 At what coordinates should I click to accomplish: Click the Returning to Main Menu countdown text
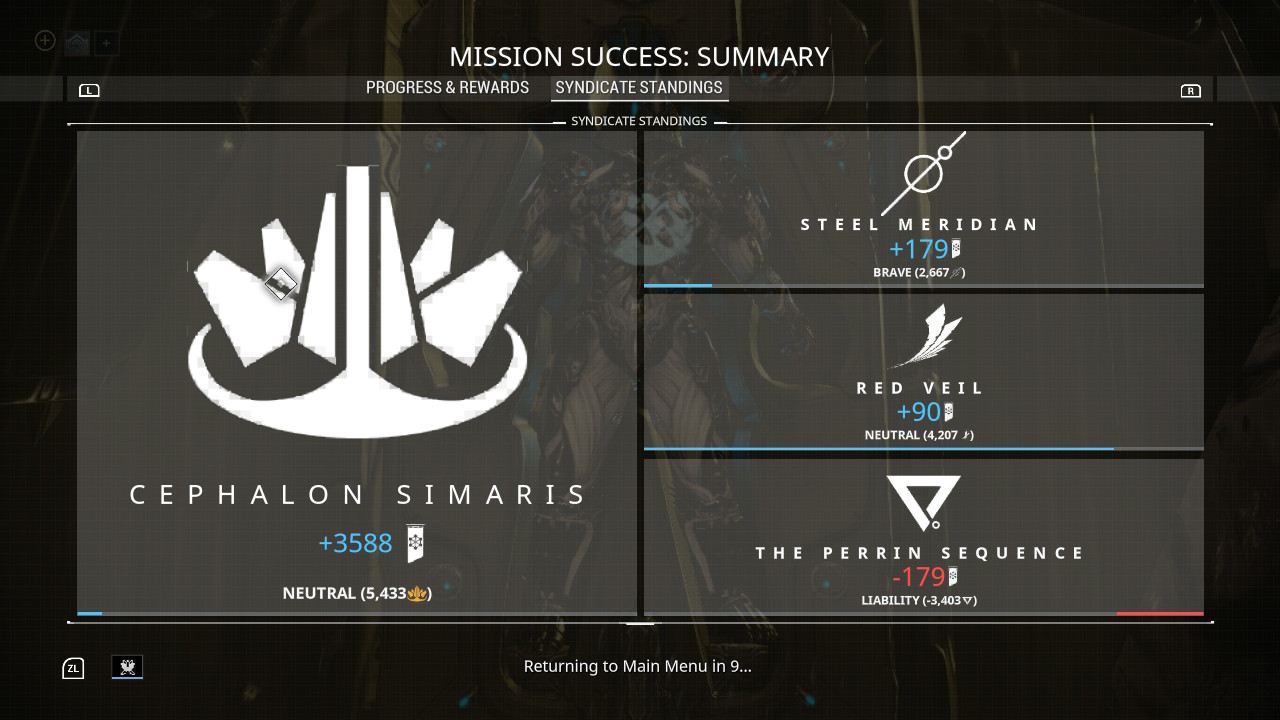(x=639, y=665)
